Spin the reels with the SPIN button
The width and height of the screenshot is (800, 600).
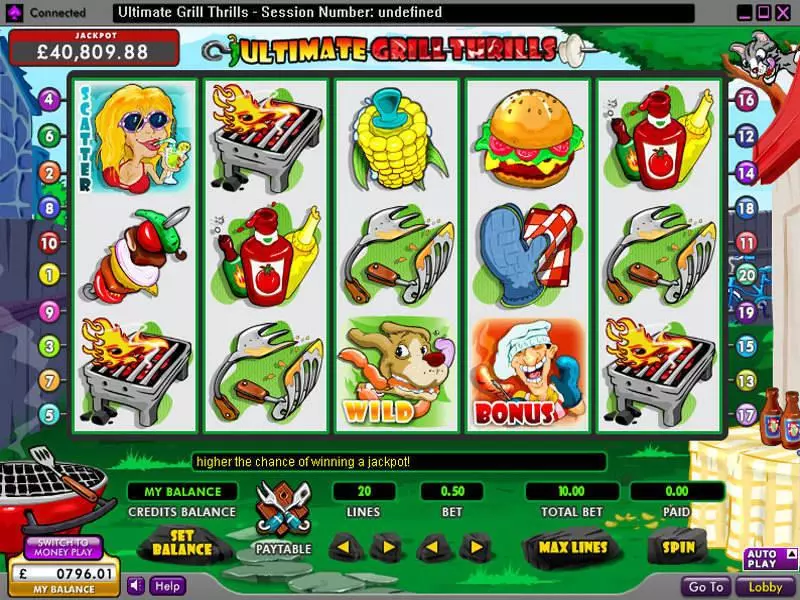(x=677, y=547)
